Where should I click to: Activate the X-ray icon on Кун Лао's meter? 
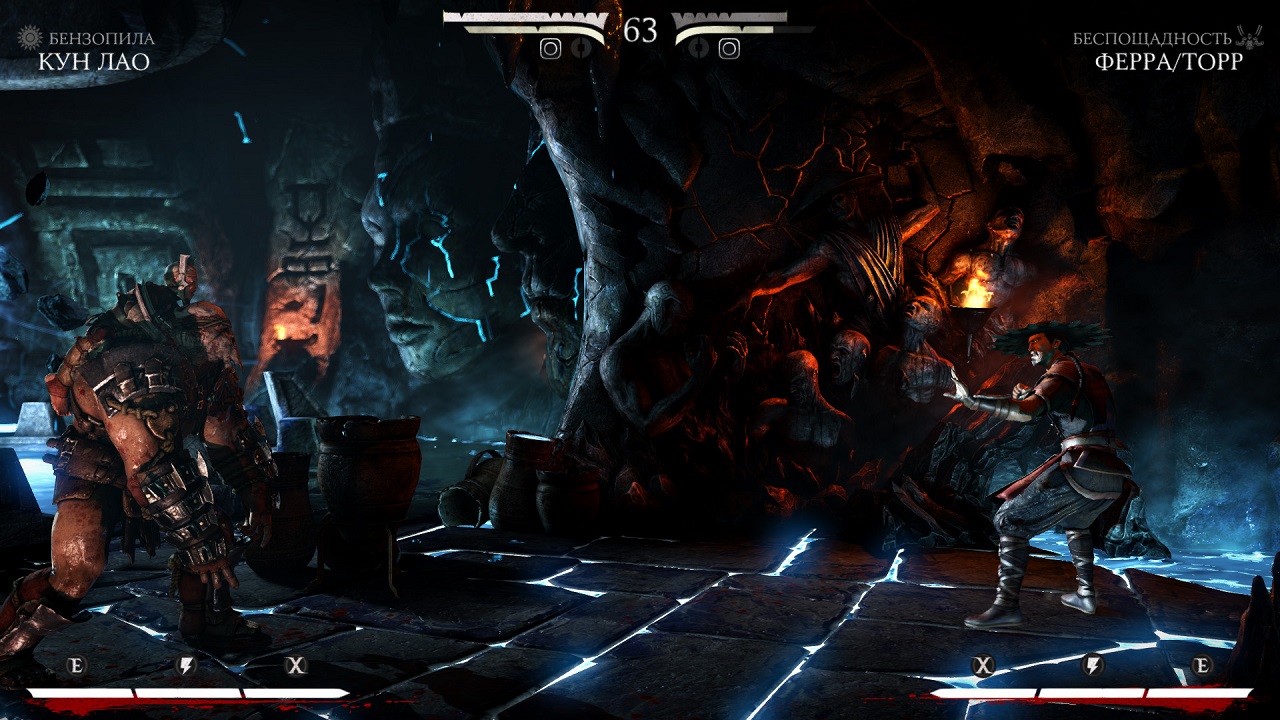click(x=295, y=666)
